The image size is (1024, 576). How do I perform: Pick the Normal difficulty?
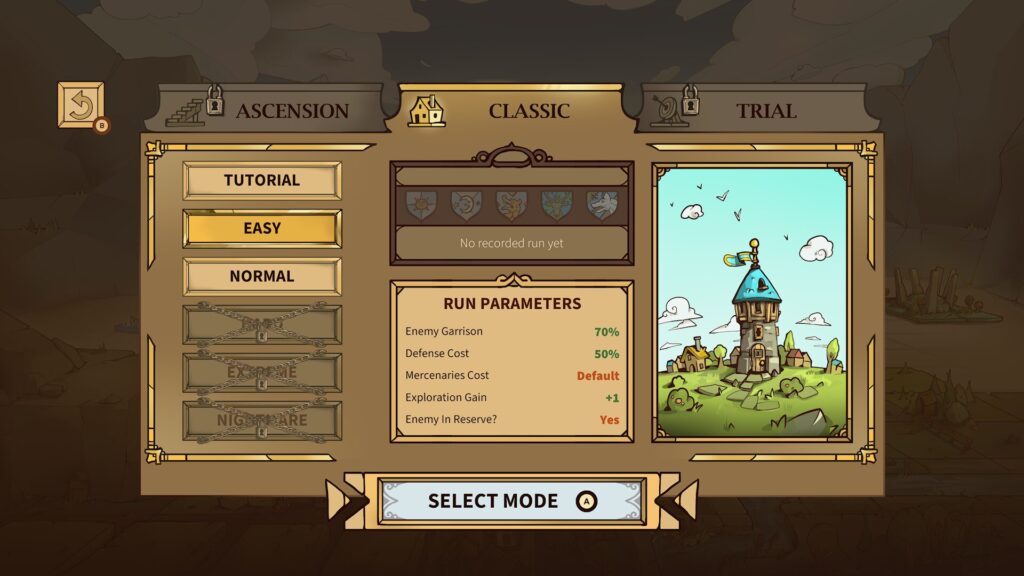262,276
